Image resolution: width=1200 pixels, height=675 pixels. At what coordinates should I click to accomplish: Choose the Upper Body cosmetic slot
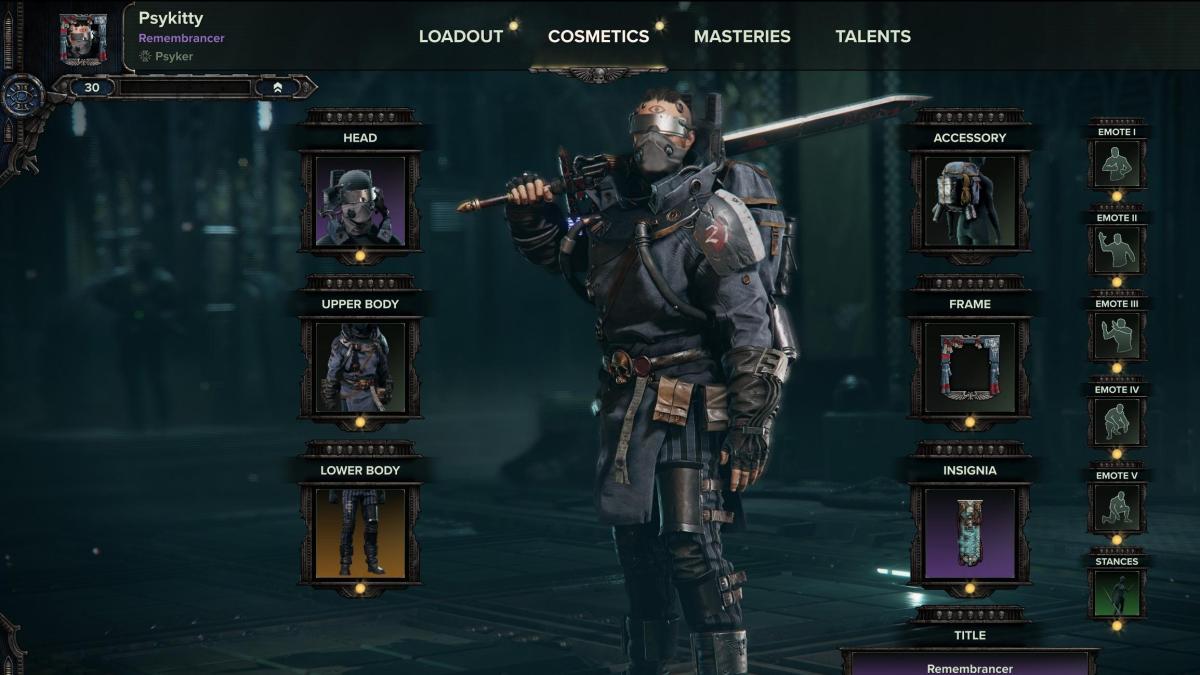[x=360, y=366]
